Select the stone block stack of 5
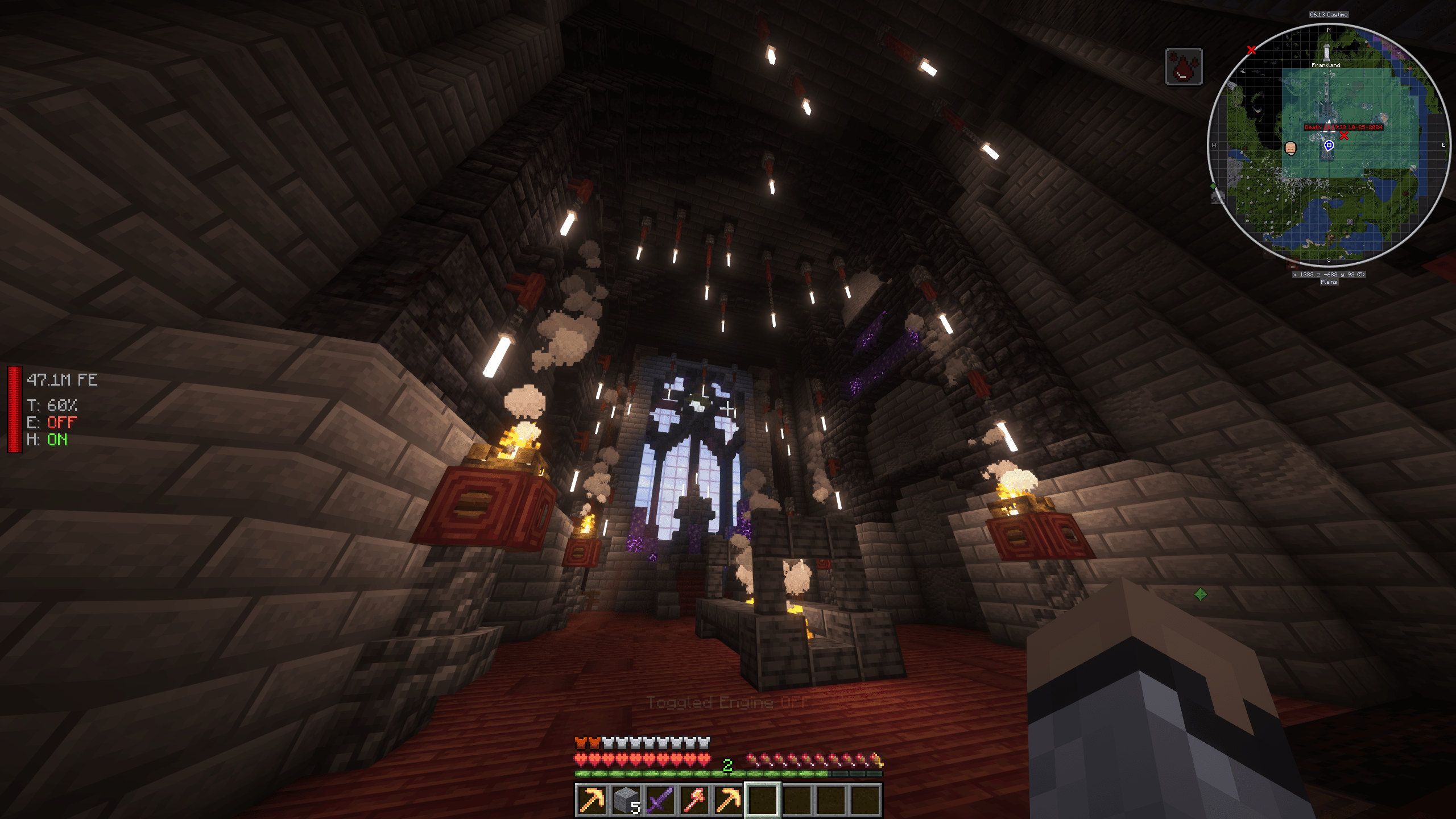The height and width of the screenshot is (819, 1456). 626,800
